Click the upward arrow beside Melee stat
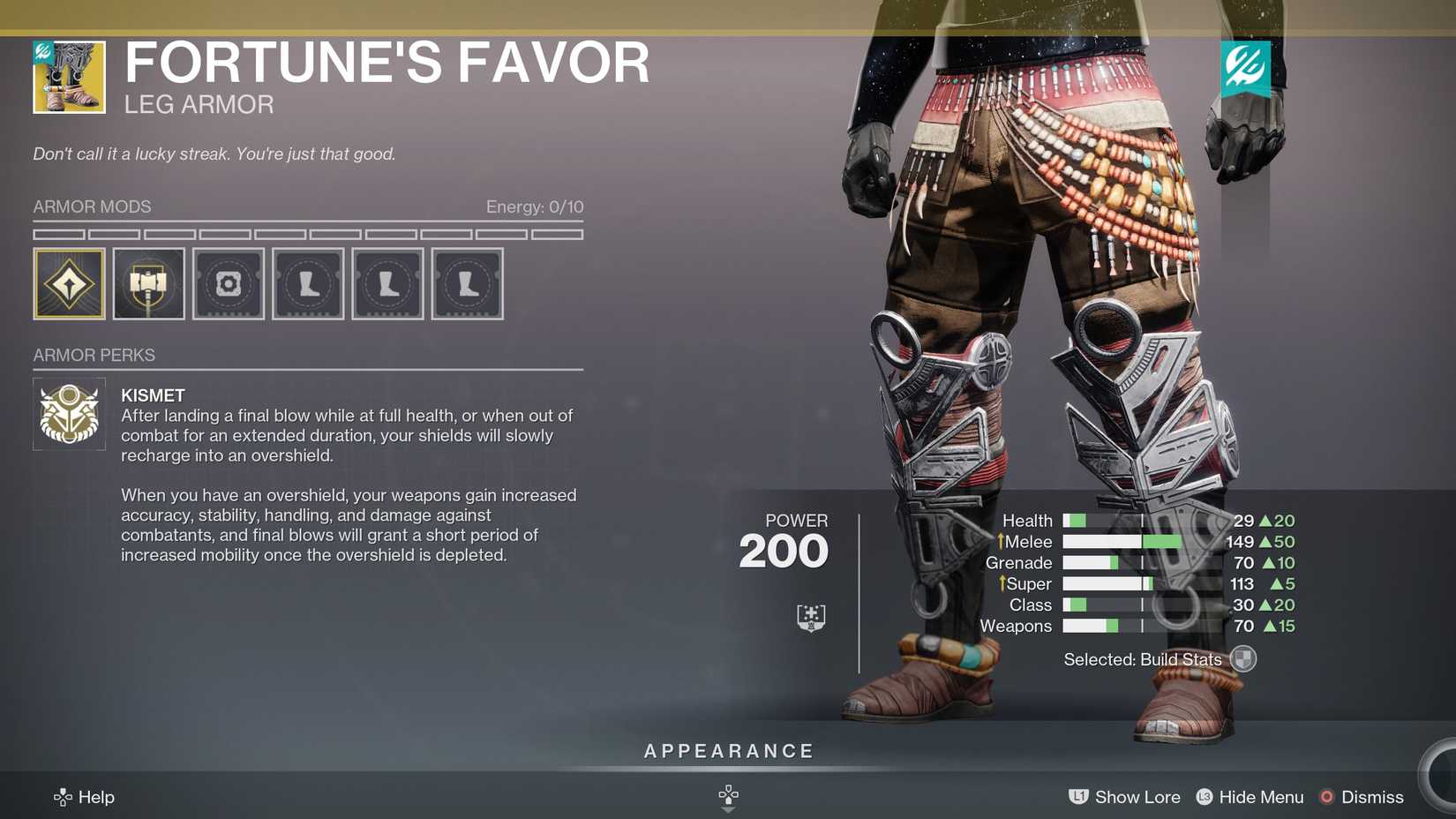1456x819 pixels. (x=1002, y=541)
